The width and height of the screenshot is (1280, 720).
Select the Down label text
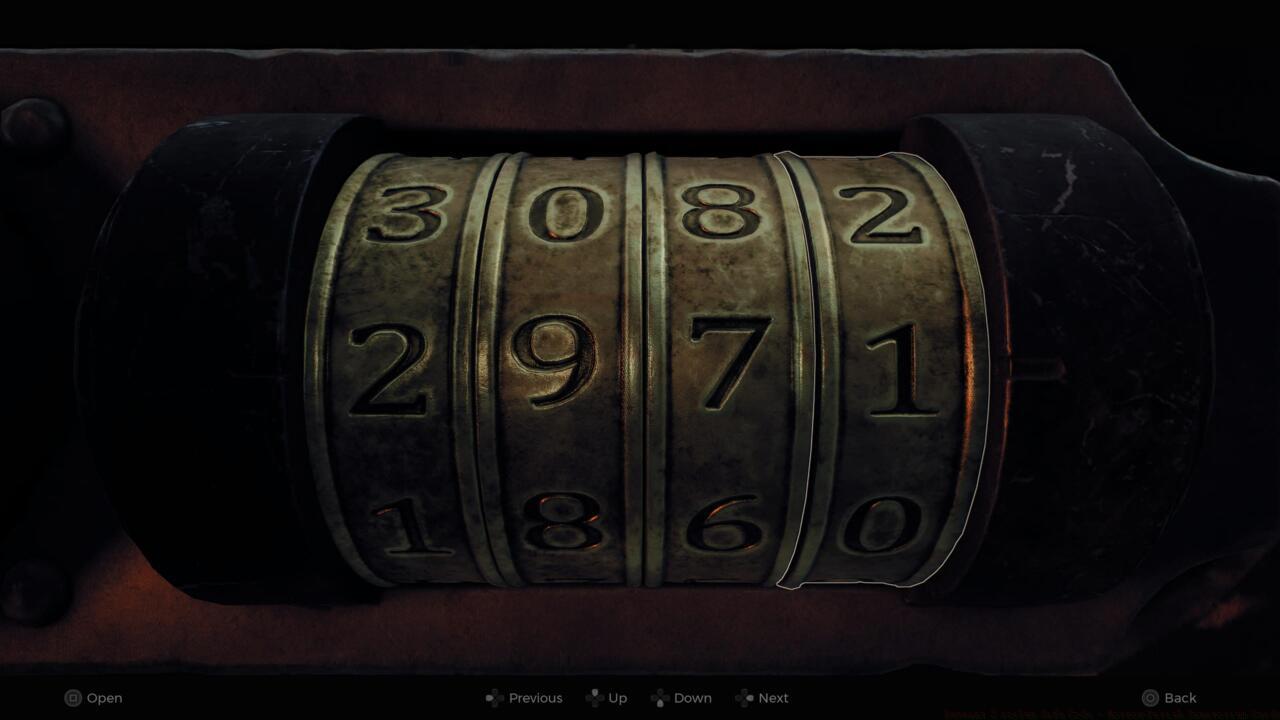(x=692, y=697)
